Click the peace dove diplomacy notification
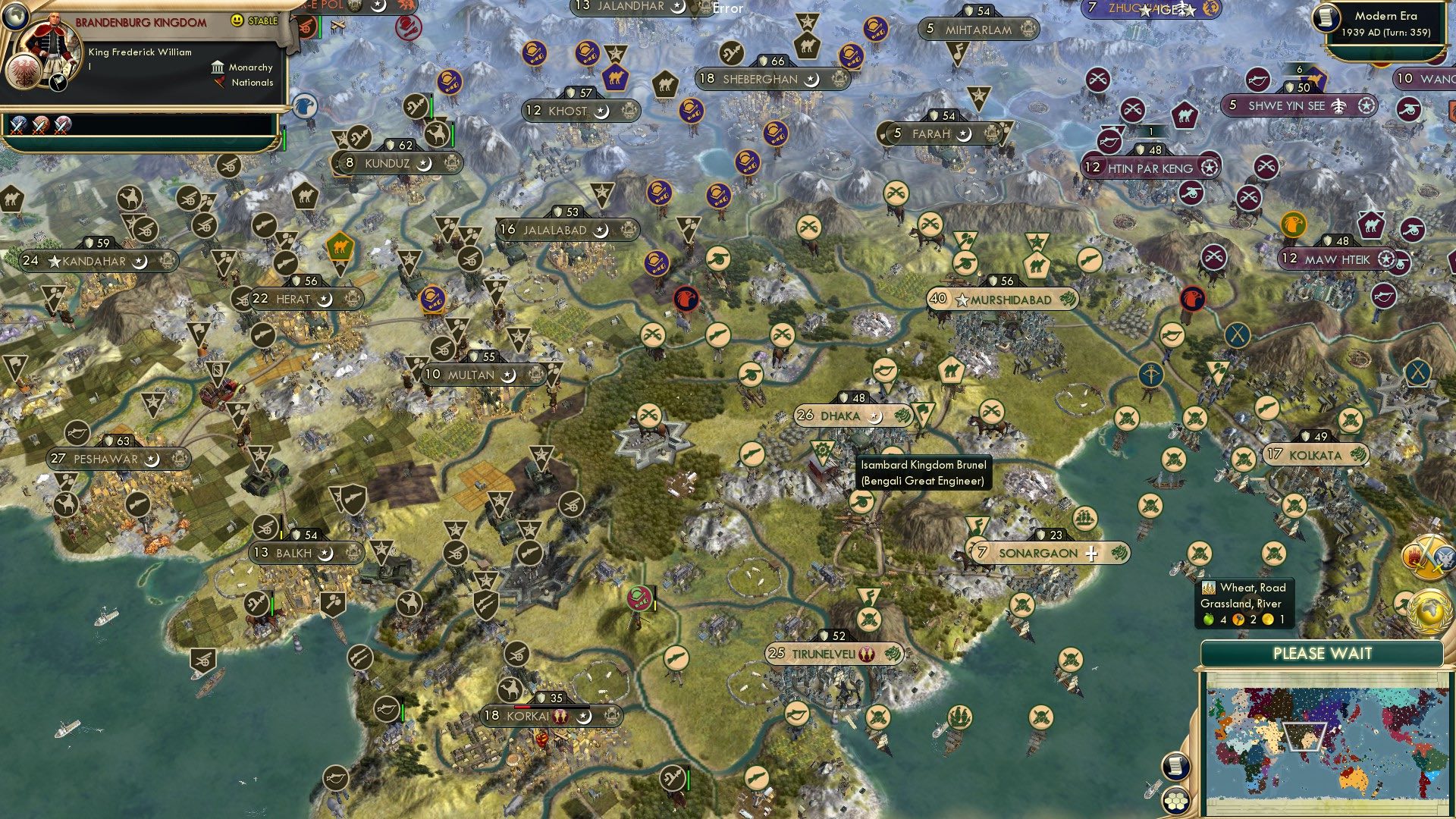 [x=1444, y=559]
